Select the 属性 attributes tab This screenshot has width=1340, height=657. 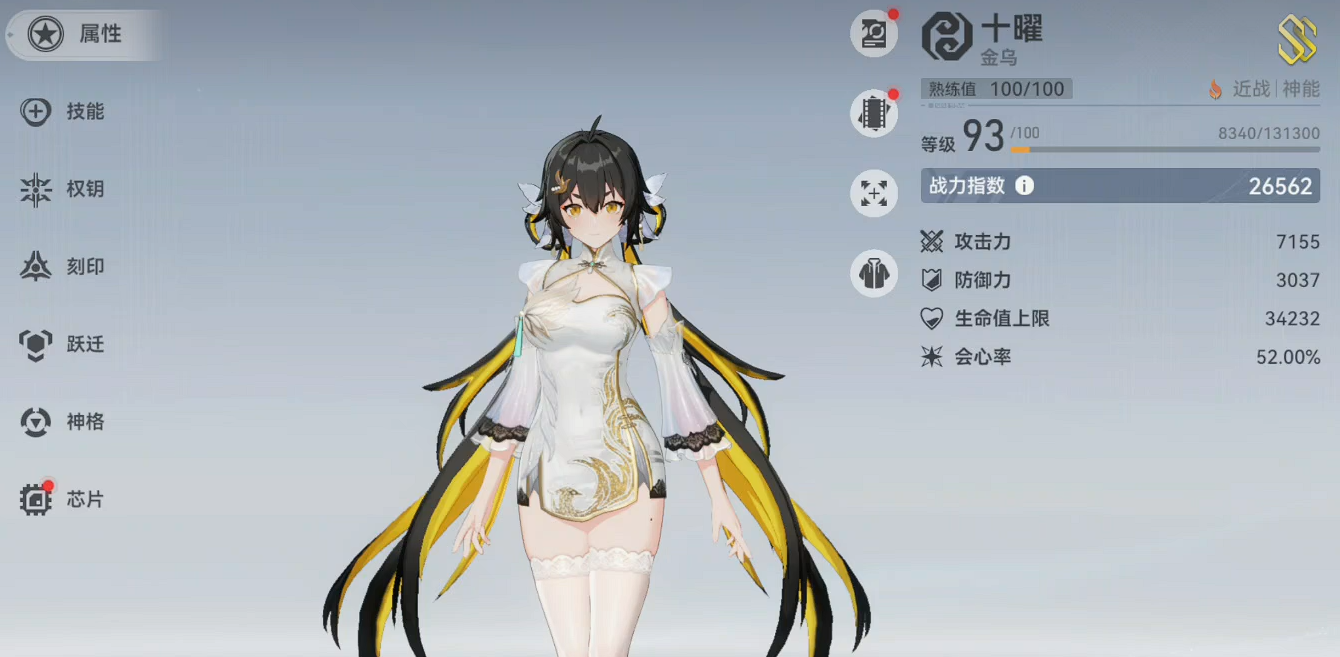tap(80, 35)
